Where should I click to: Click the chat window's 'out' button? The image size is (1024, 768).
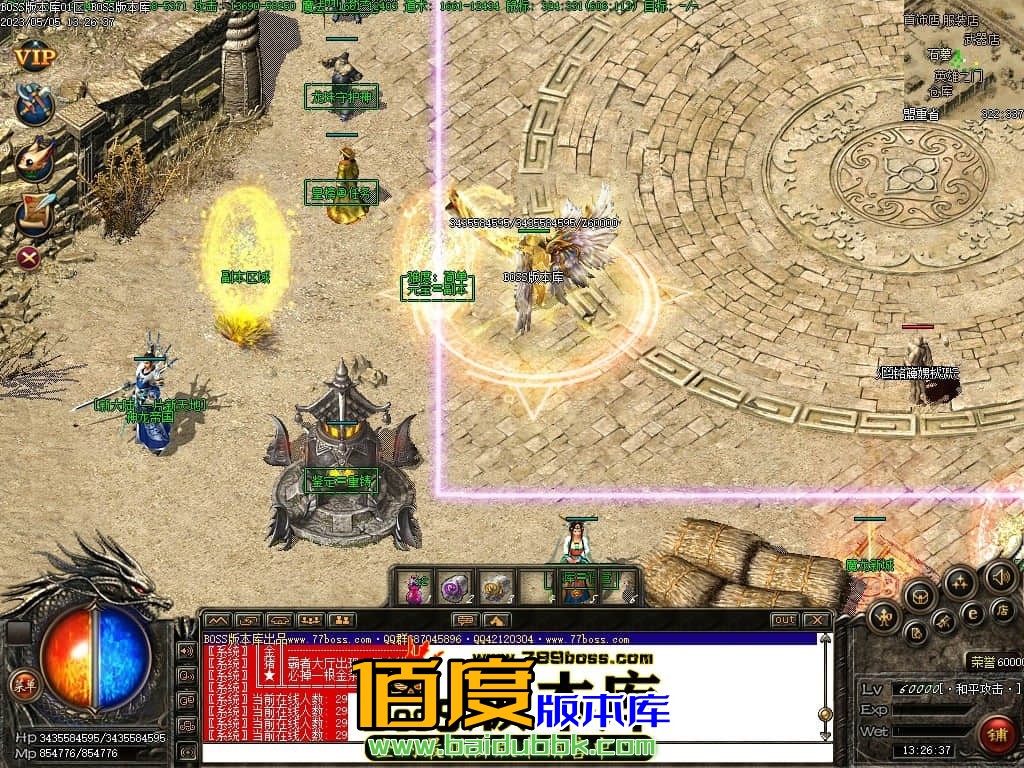coord(784,620)
